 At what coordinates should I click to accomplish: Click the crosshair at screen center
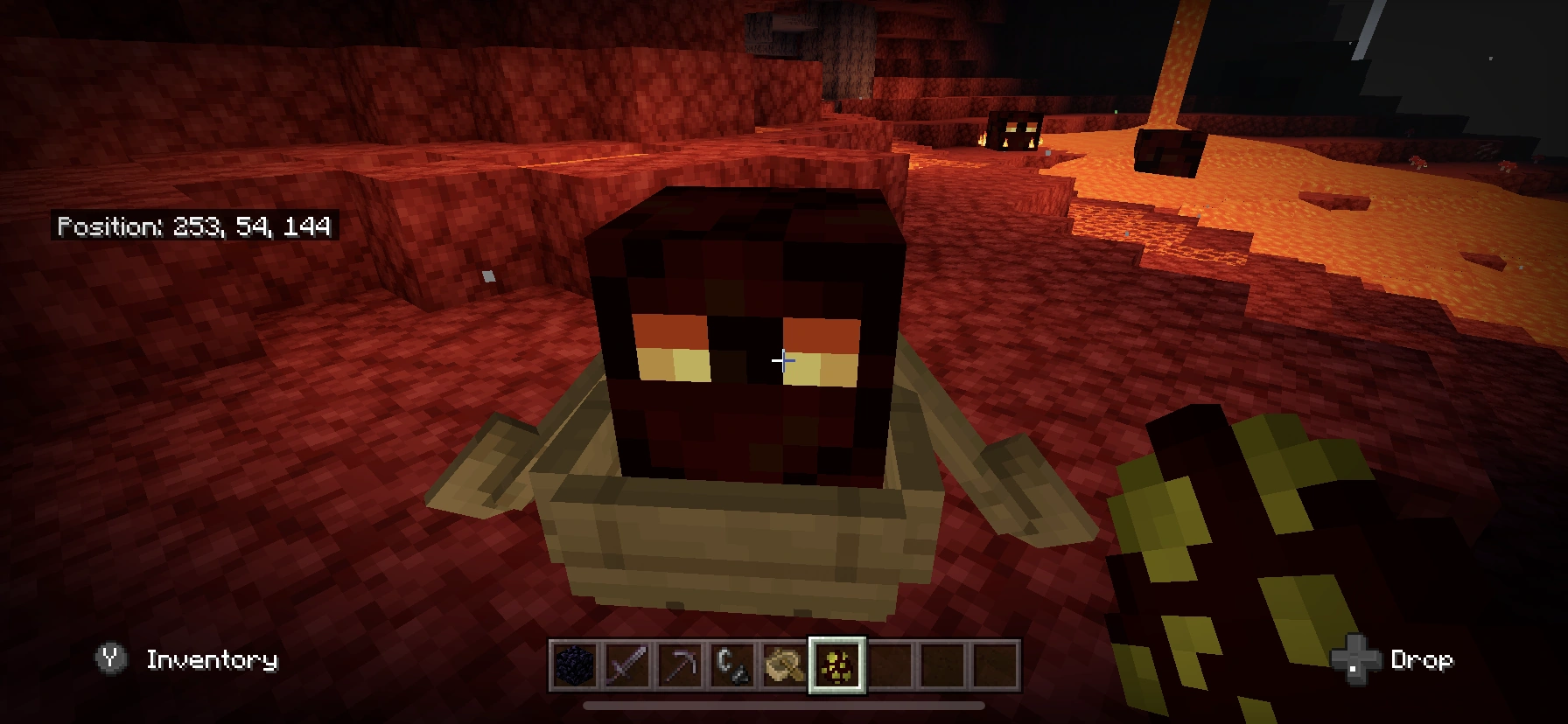784,359
